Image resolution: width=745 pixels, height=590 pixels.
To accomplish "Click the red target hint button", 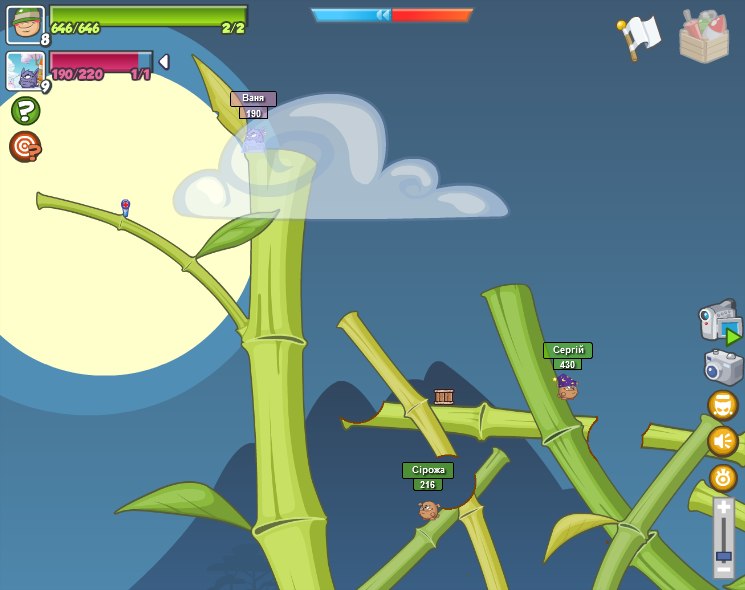I will click(x=25, y=146).
